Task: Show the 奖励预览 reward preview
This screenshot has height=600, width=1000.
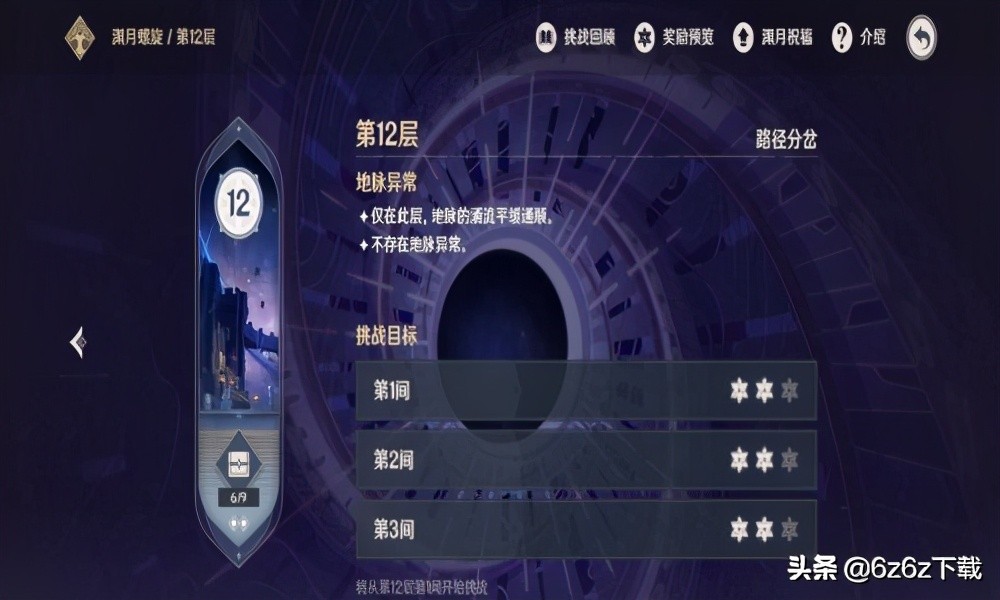Action: [x=674, y=38]
